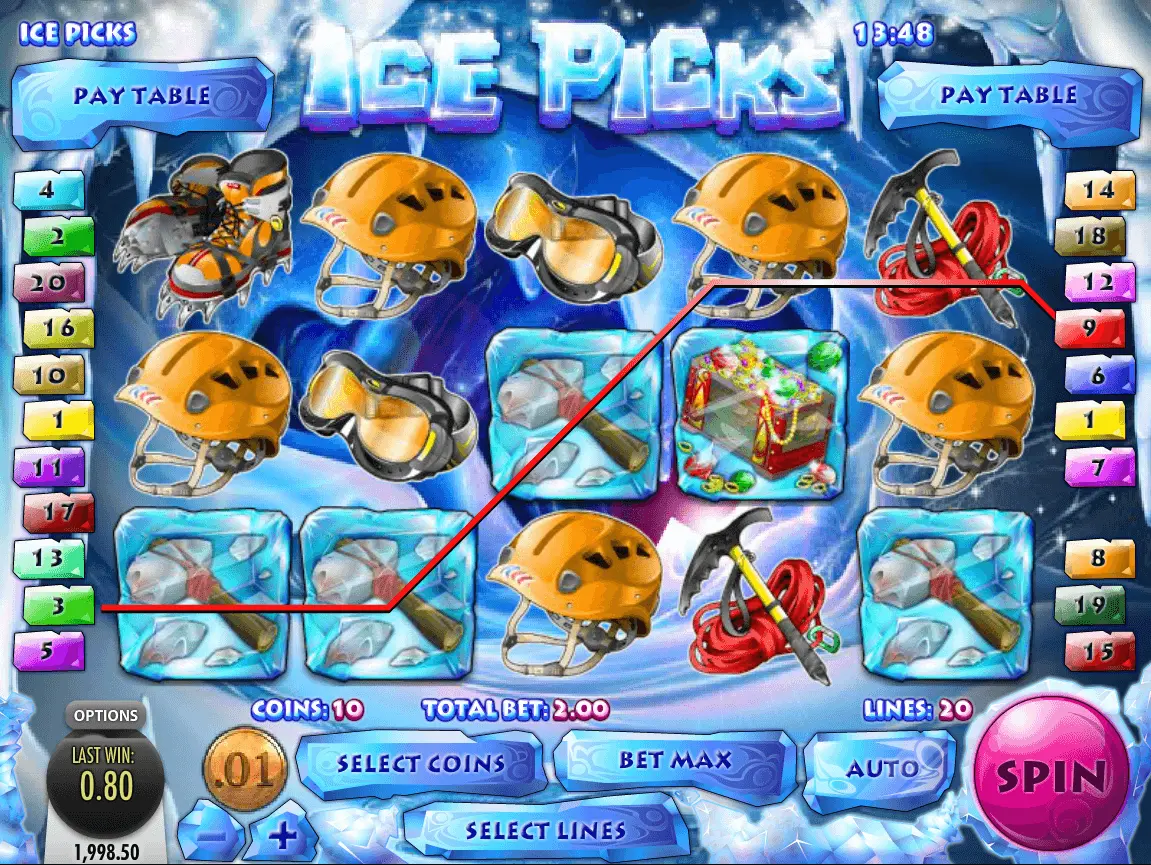Highlight payline 16
1151x865 pixels.
click(58, 328)
